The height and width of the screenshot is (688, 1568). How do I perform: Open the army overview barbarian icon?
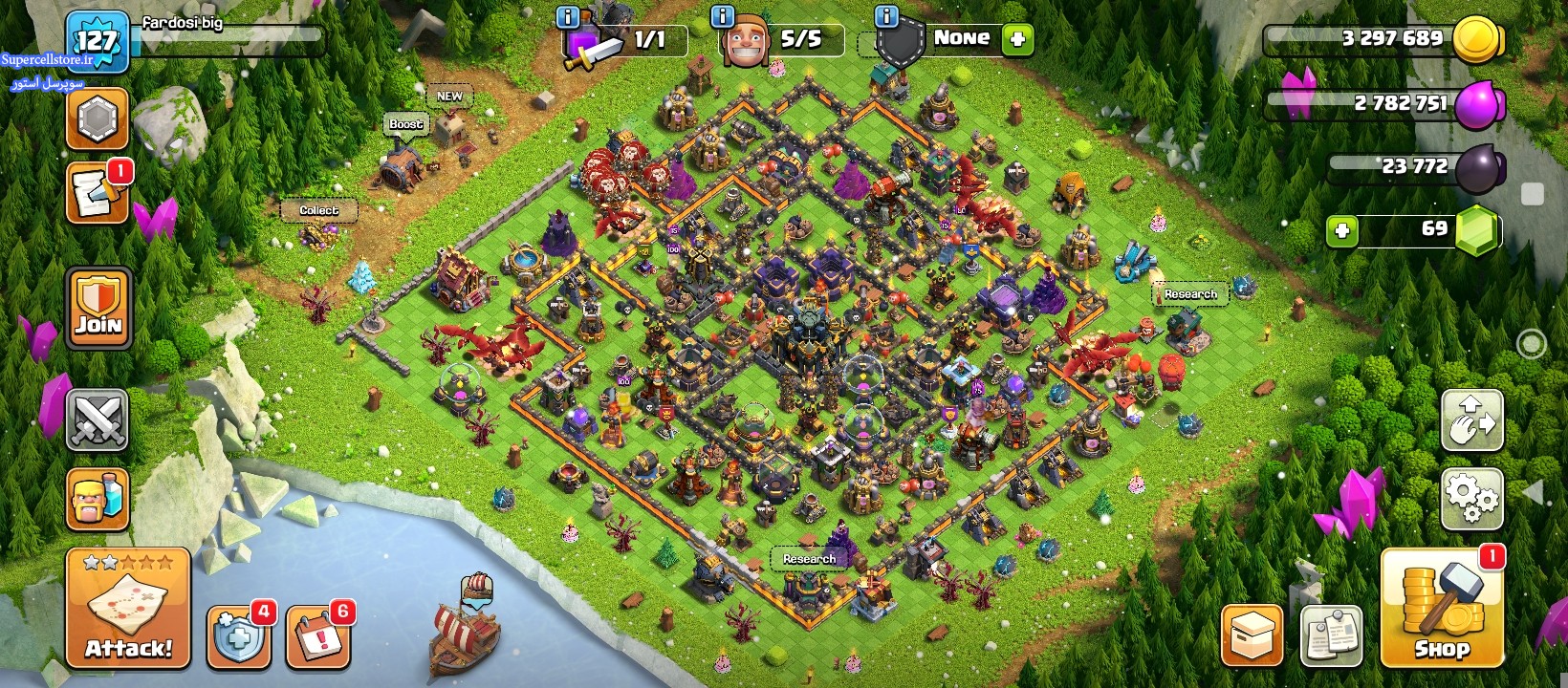click(x=97, y=499)
